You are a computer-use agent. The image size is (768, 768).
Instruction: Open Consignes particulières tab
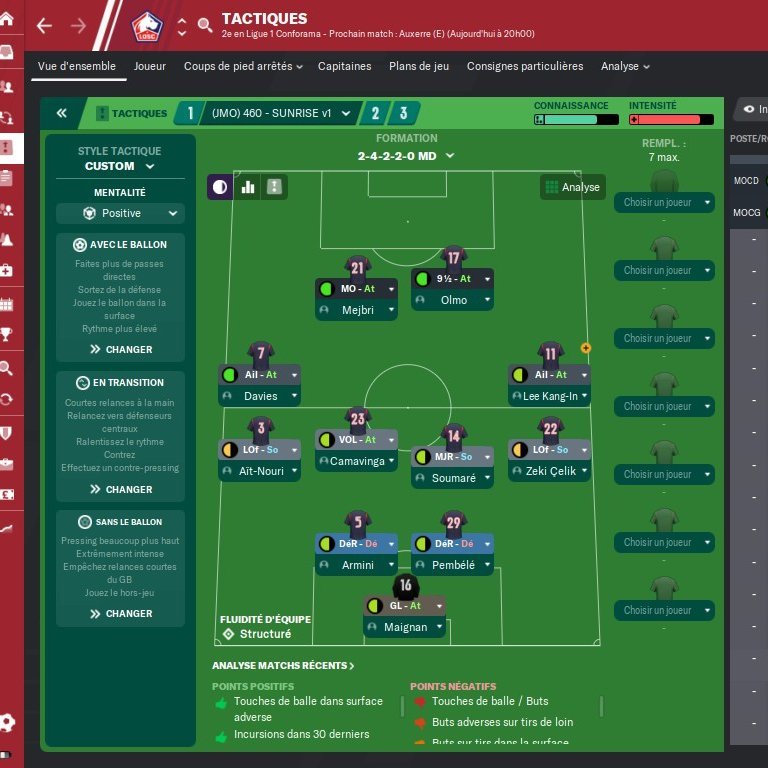point(524,66)
